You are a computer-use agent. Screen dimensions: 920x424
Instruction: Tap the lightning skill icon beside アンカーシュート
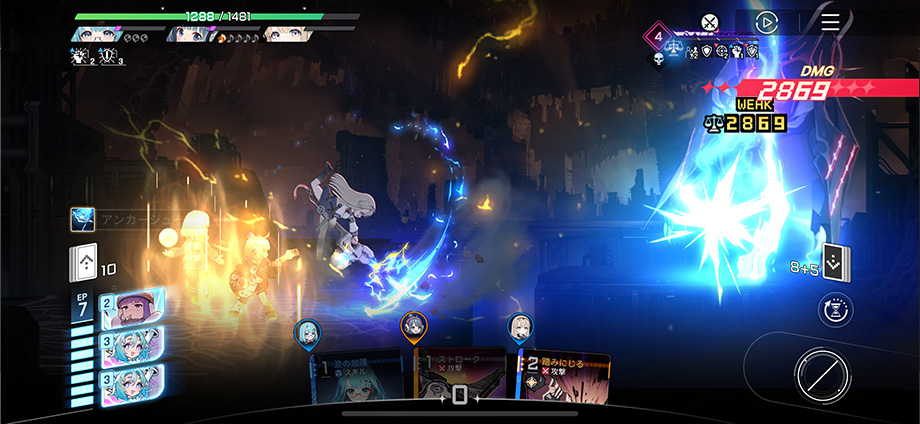pyautogui.click(x=82, y=219)
